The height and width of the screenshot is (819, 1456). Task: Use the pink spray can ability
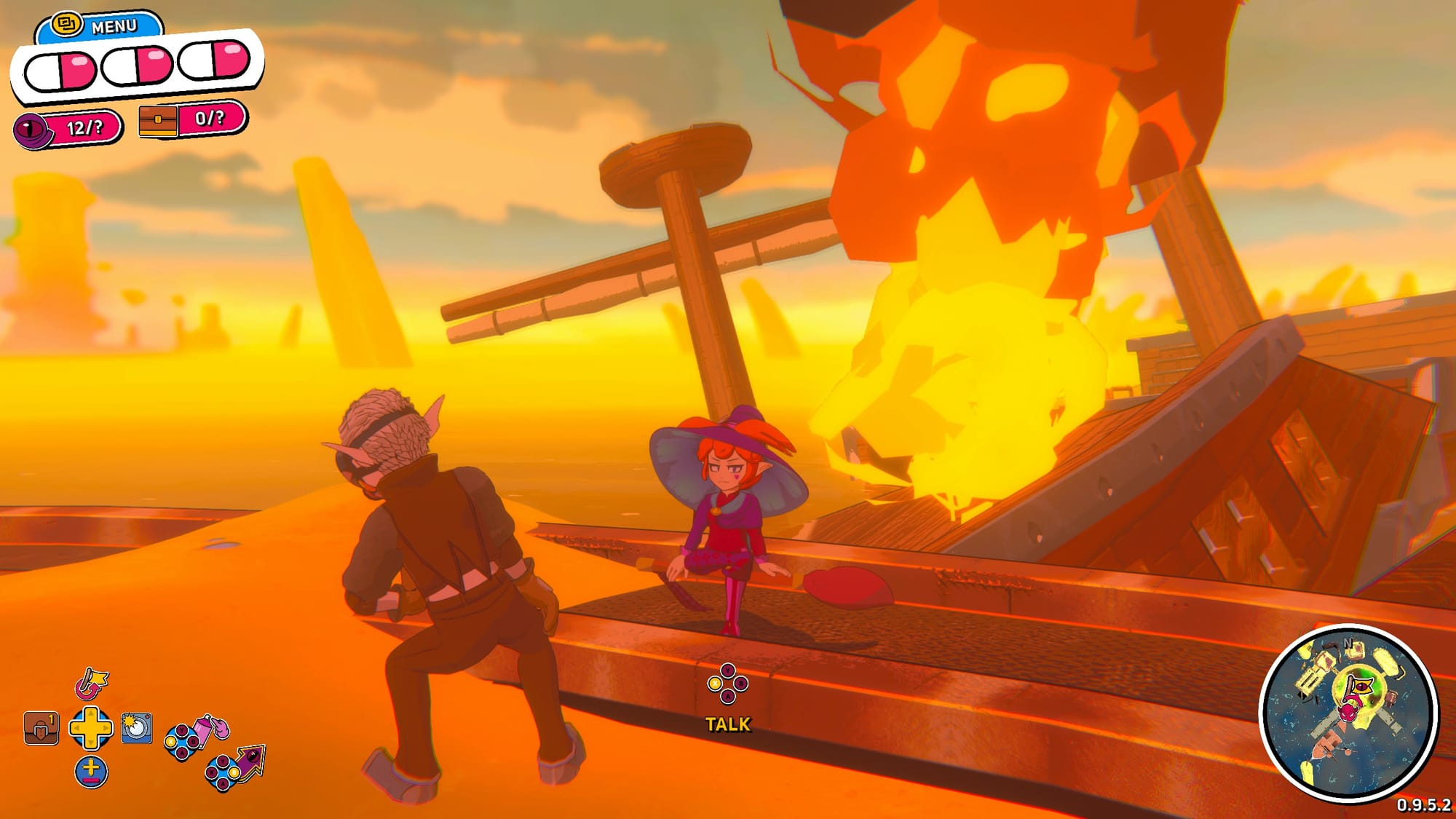(x=211, y=728)
